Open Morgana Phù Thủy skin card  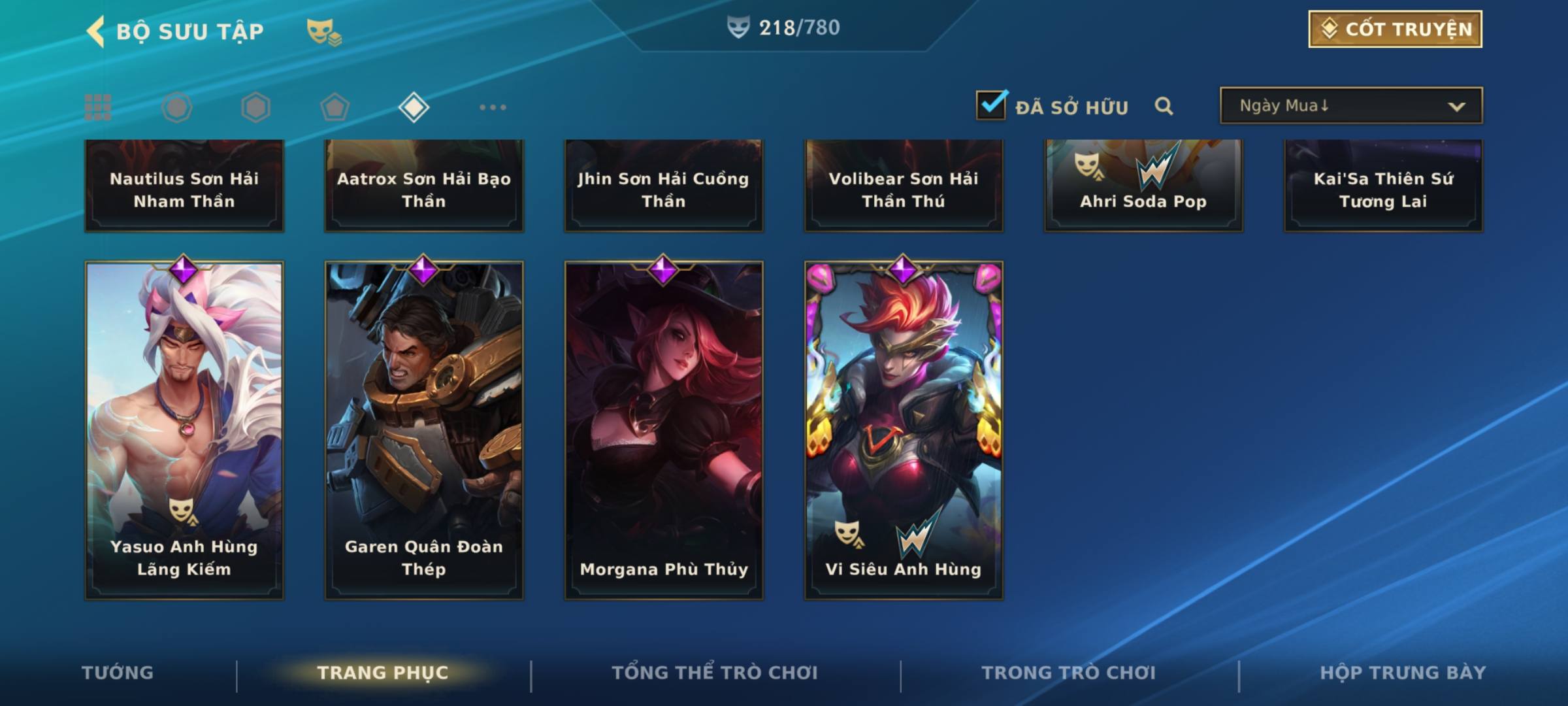coord(664,430)
